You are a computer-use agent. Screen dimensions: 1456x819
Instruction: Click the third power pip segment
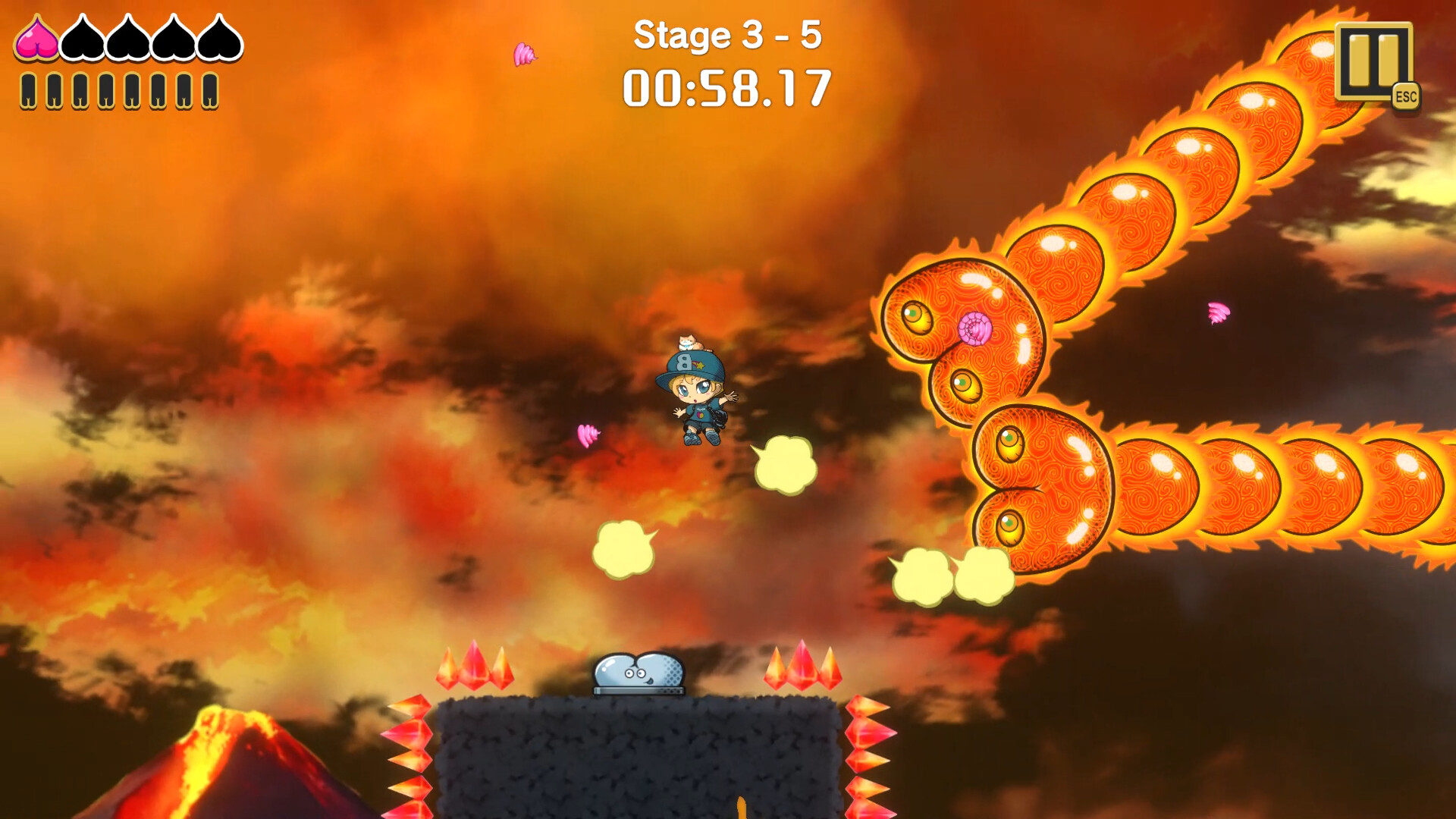click(80, 91)
